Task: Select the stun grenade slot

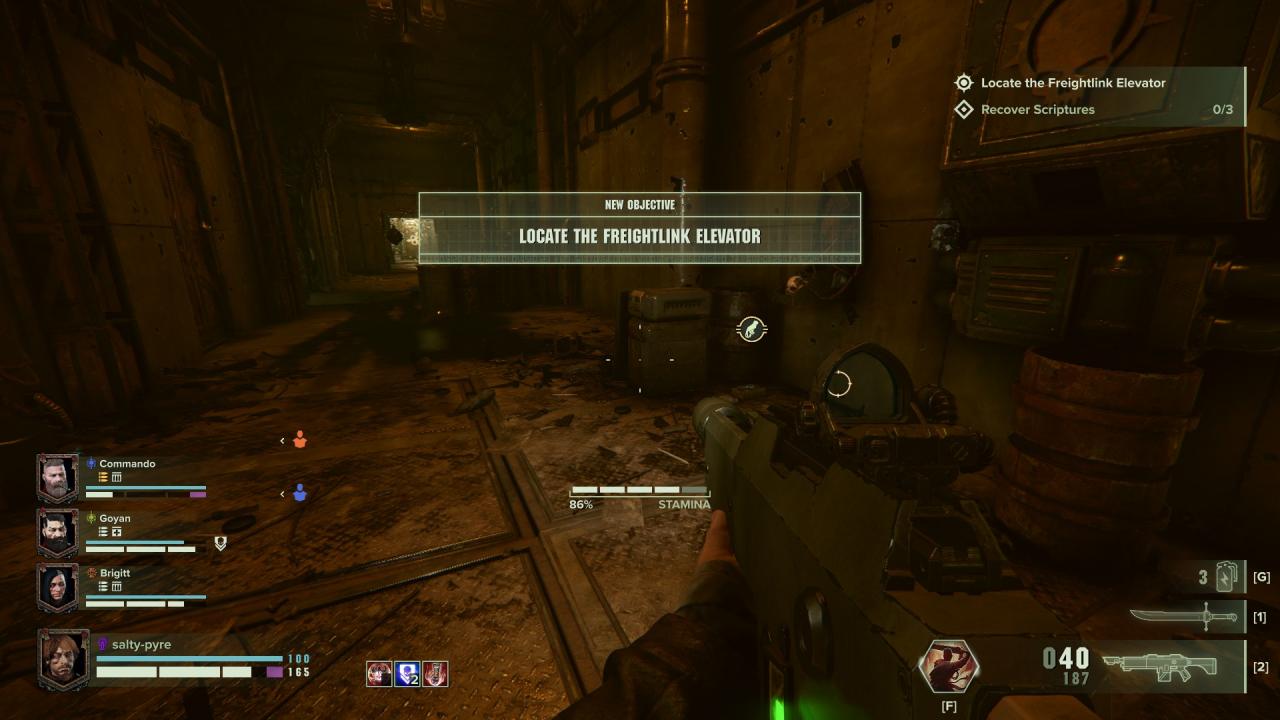Action: click(1225, 577)
